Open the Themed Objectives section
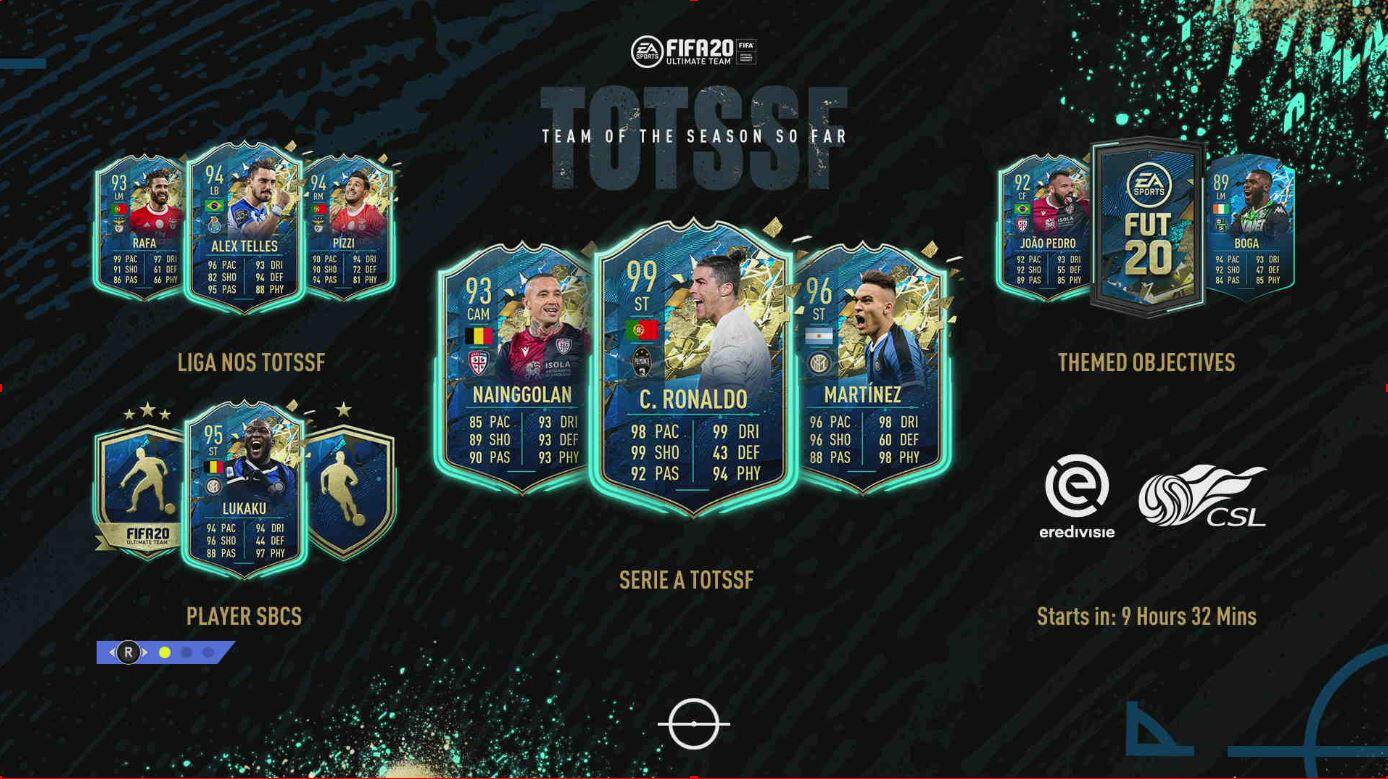 pos(1146,362)
